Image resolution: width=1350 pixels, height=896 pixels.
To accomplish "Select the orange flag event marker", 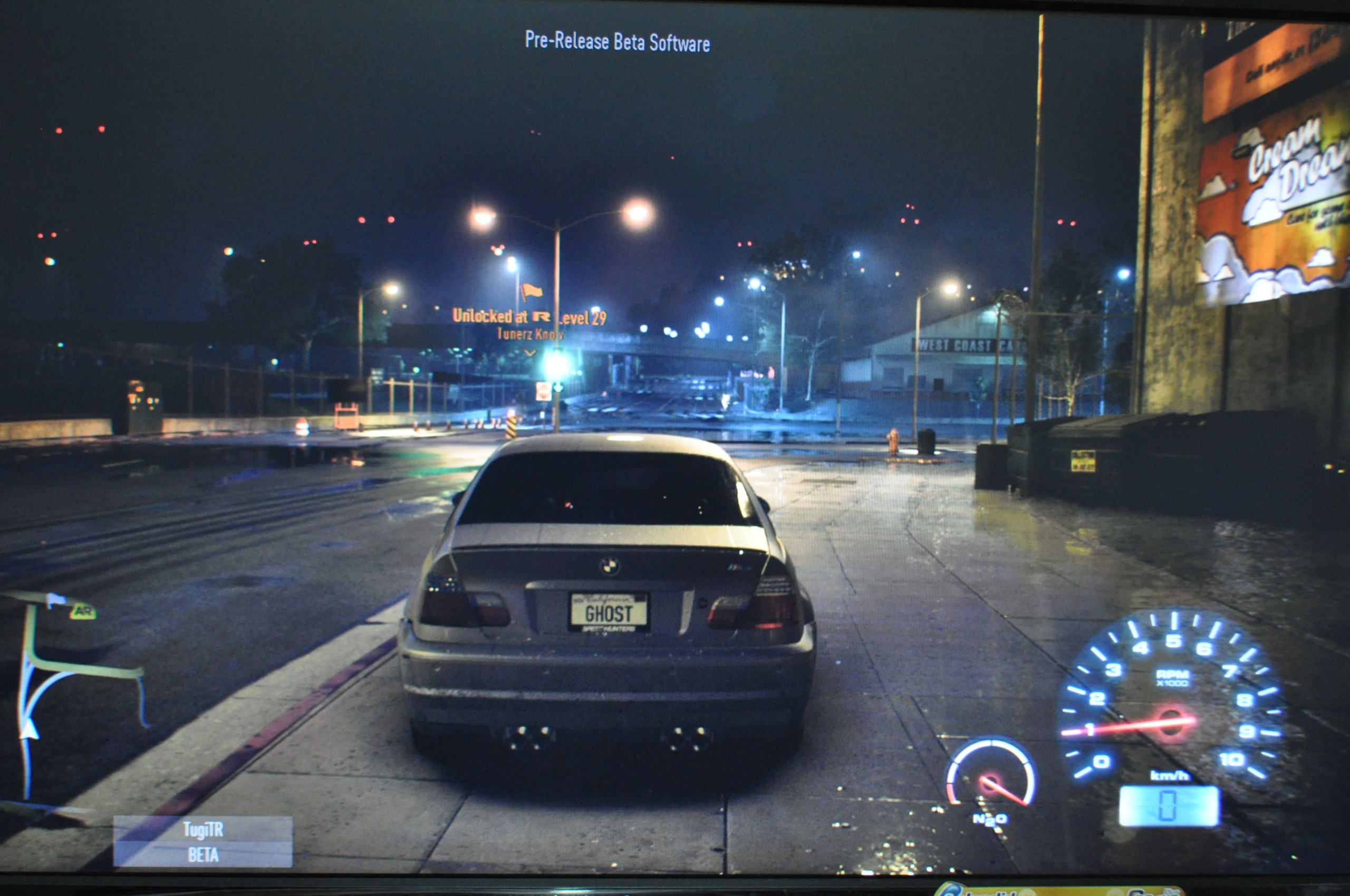I will pos(531,292).
